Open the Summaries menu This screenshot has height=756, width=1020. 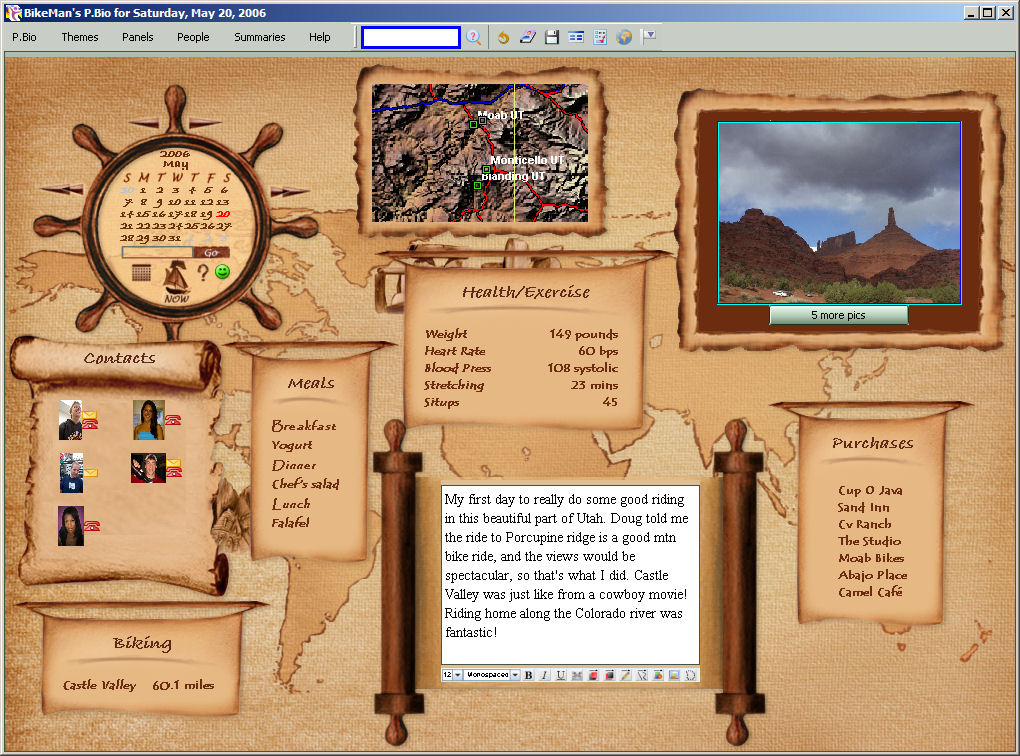pos(260,37)
